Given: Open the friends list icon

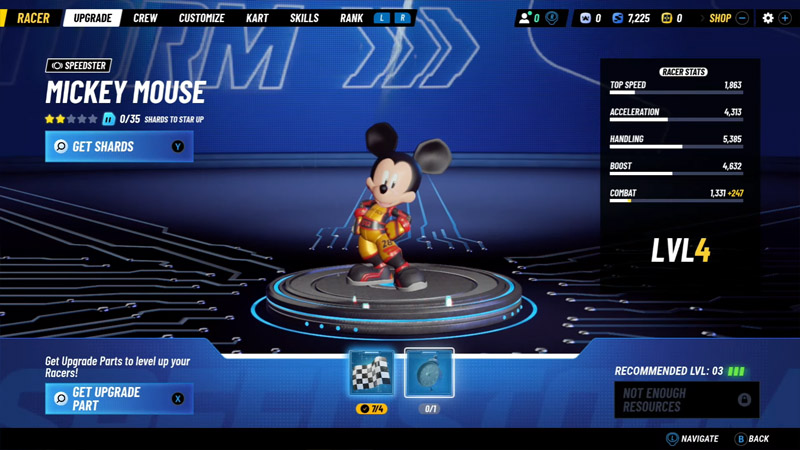Looking at the screenshot, I should coord(525,18).
